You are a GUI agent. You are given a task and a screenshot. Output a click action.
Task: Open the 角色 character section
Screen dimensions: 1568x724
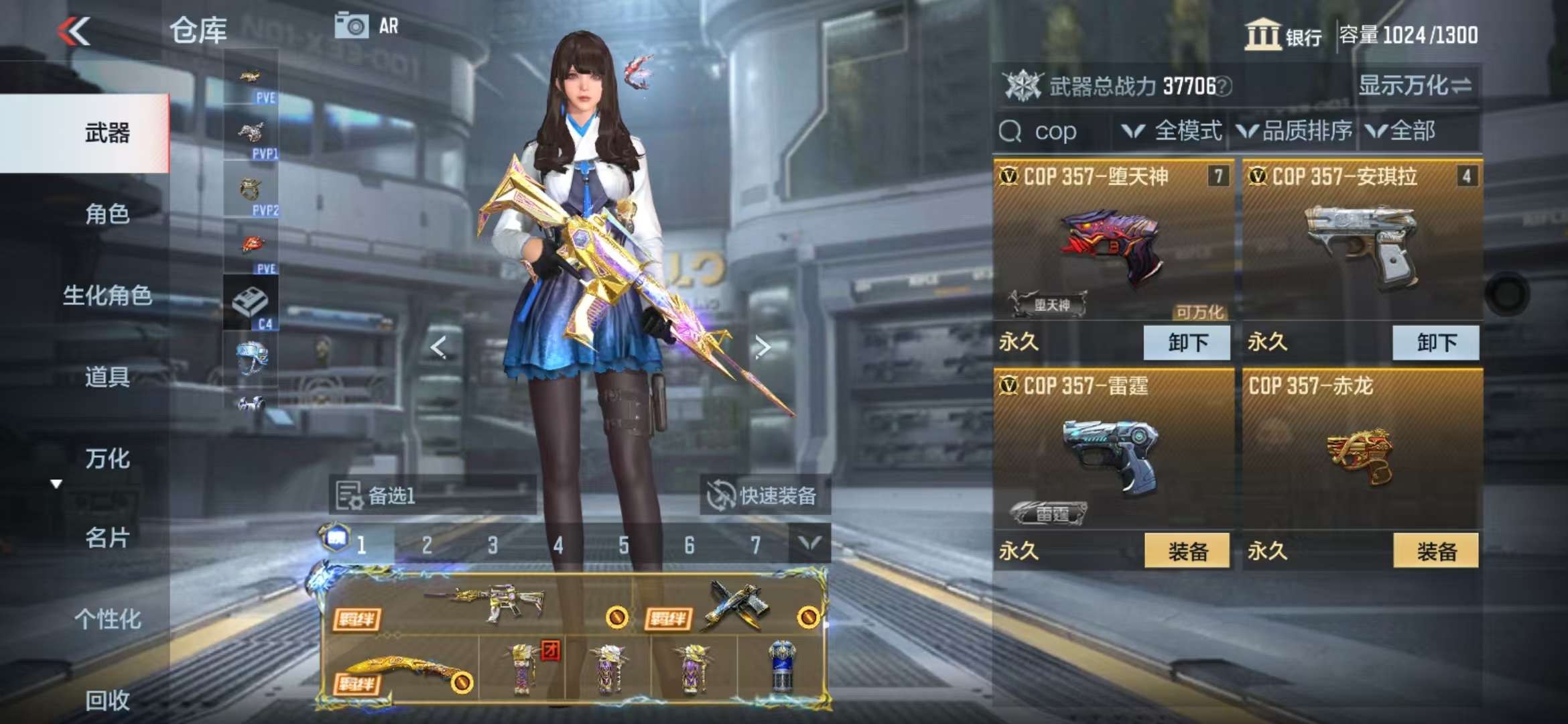(x=107, y=215)
